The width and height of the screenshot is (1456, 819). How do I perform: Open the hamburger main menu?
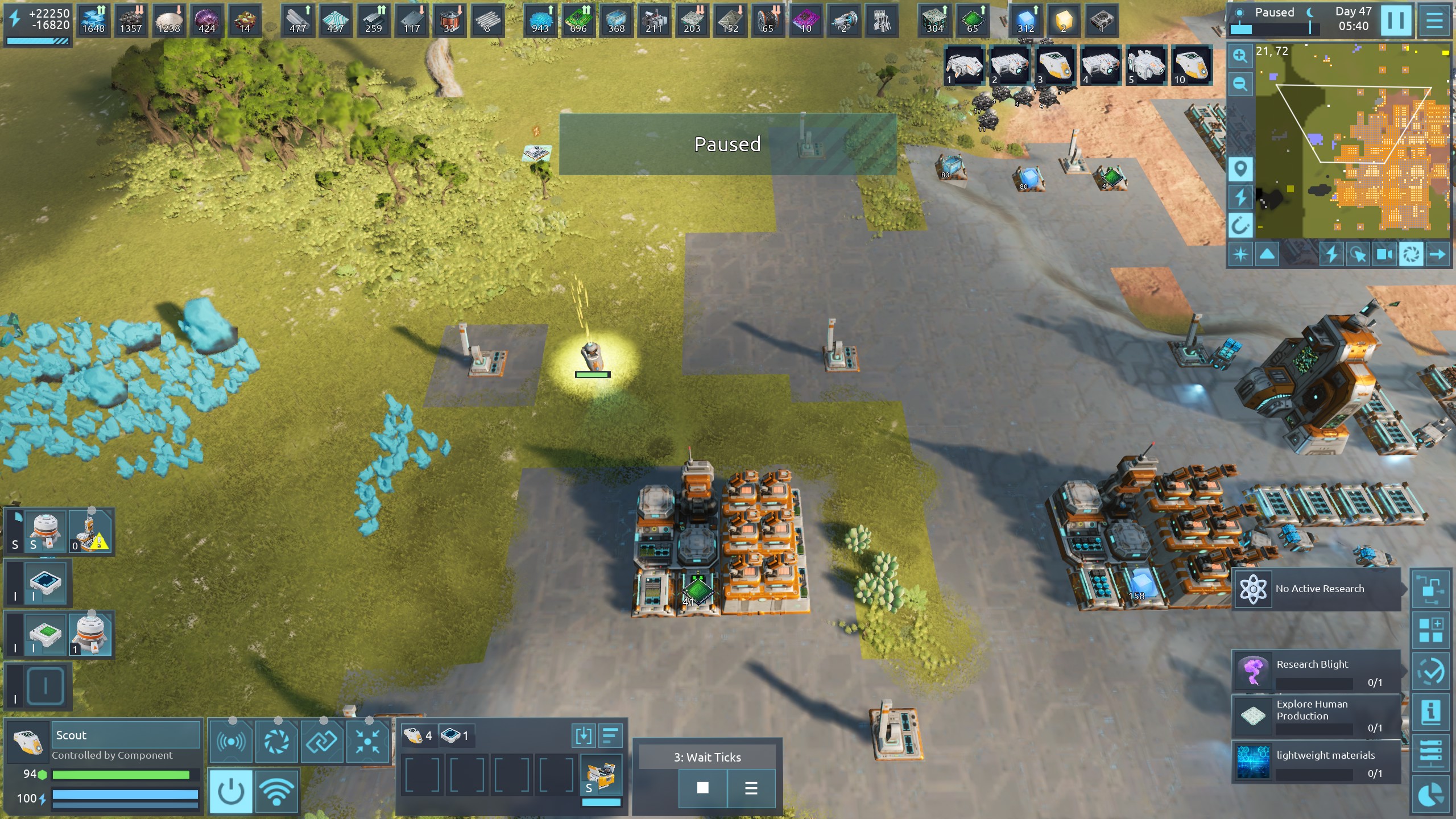1434,20
